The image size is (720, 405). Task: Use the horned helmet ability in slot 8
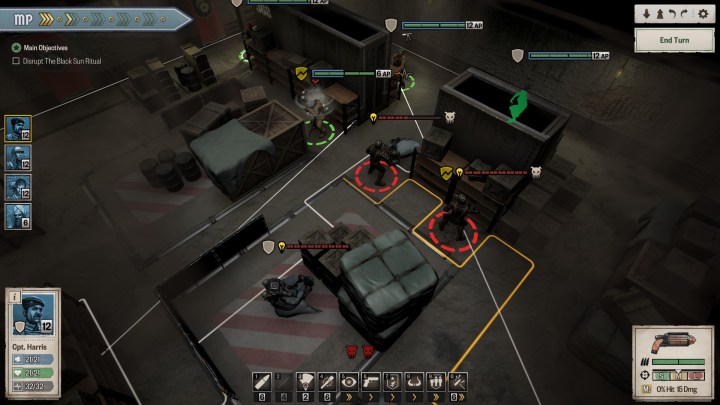pyautogui.click(x=414, y=380)
